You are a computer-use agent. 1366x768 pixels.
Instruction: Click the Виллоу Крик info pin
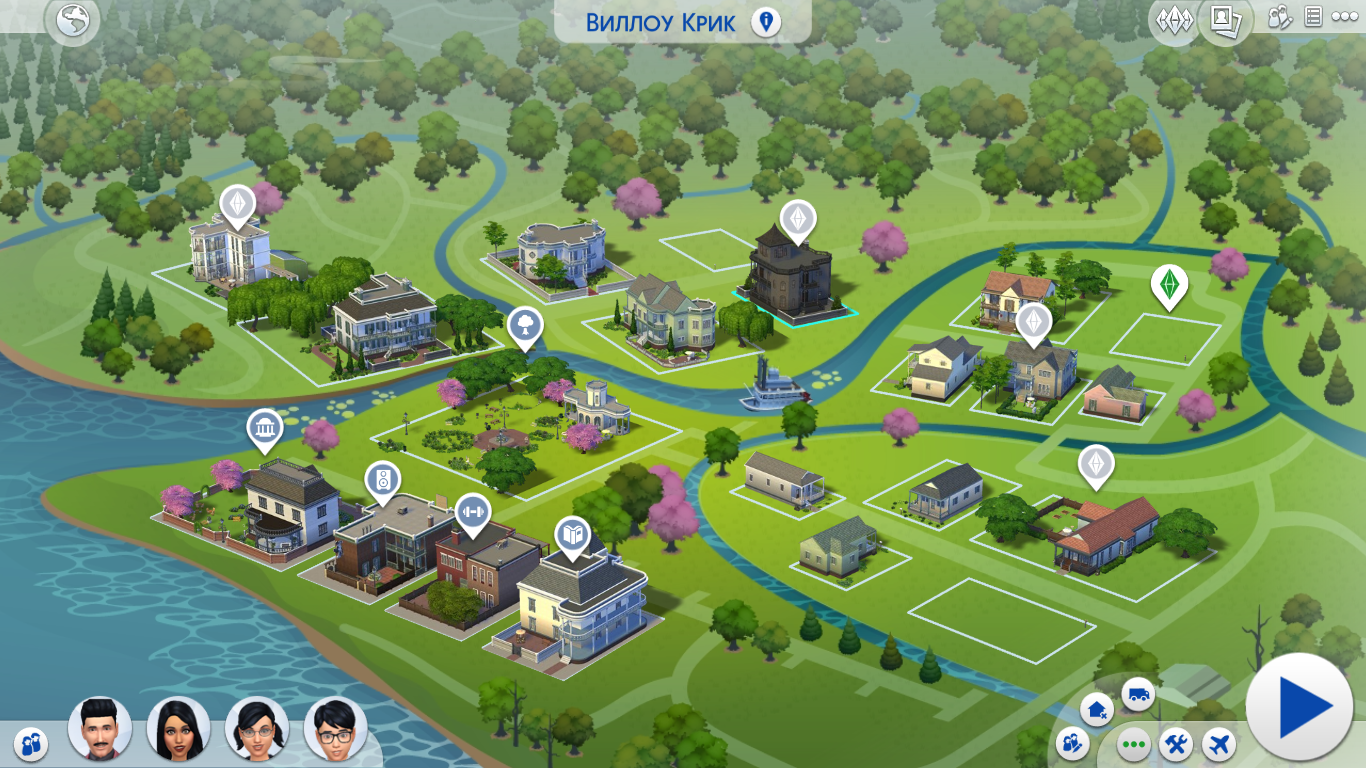766,22
